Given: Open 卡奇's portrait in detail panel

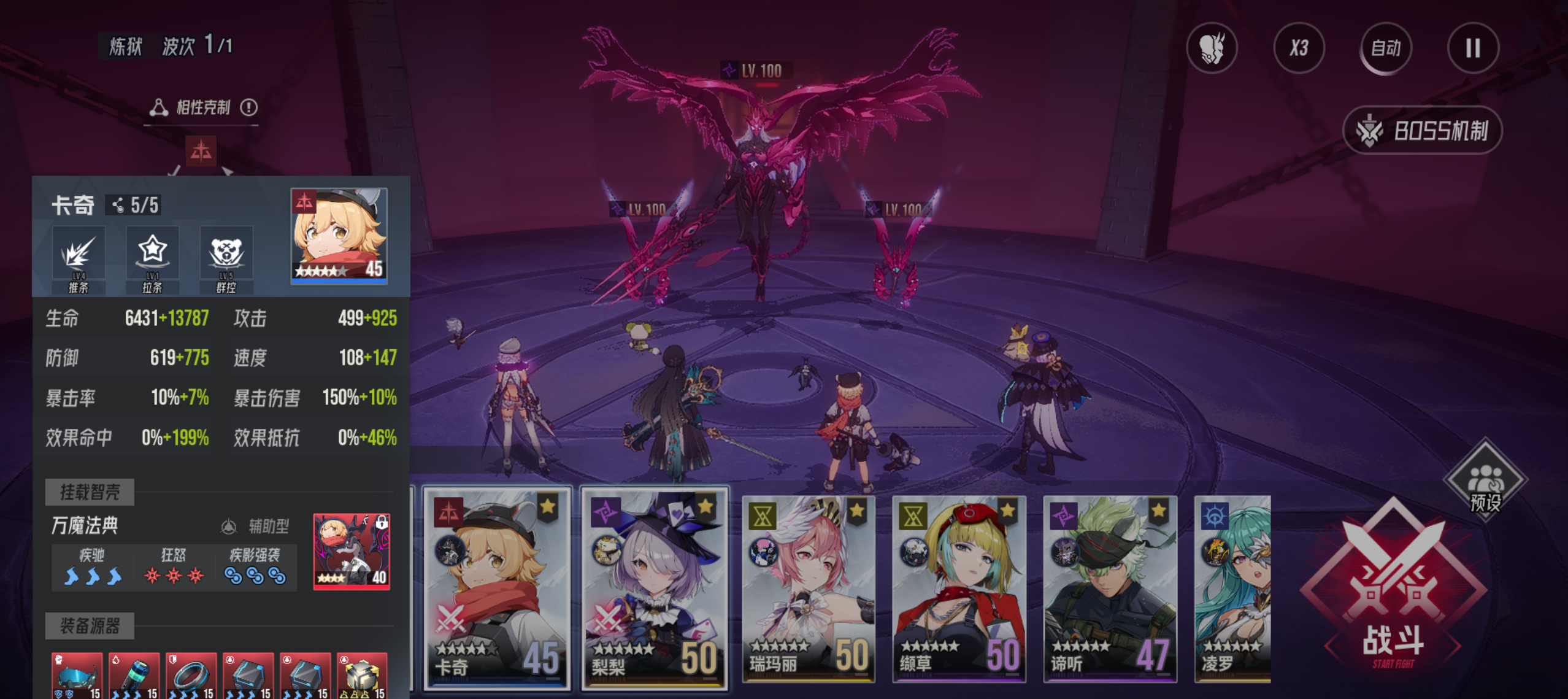Looking at the screenshot, I should tap(339, 236).
